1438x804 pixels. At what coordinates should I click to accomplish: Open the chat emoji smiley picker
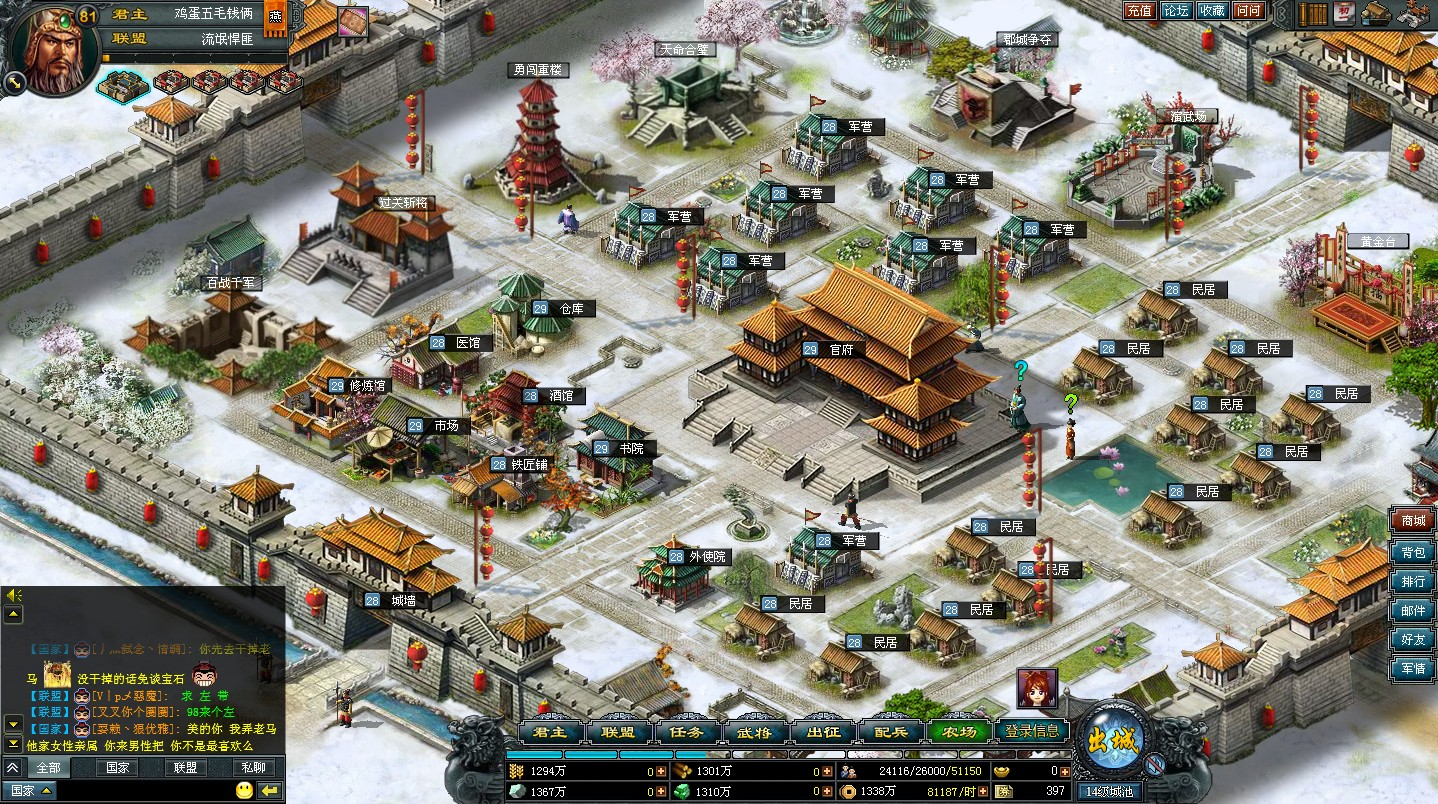[244, 790]
